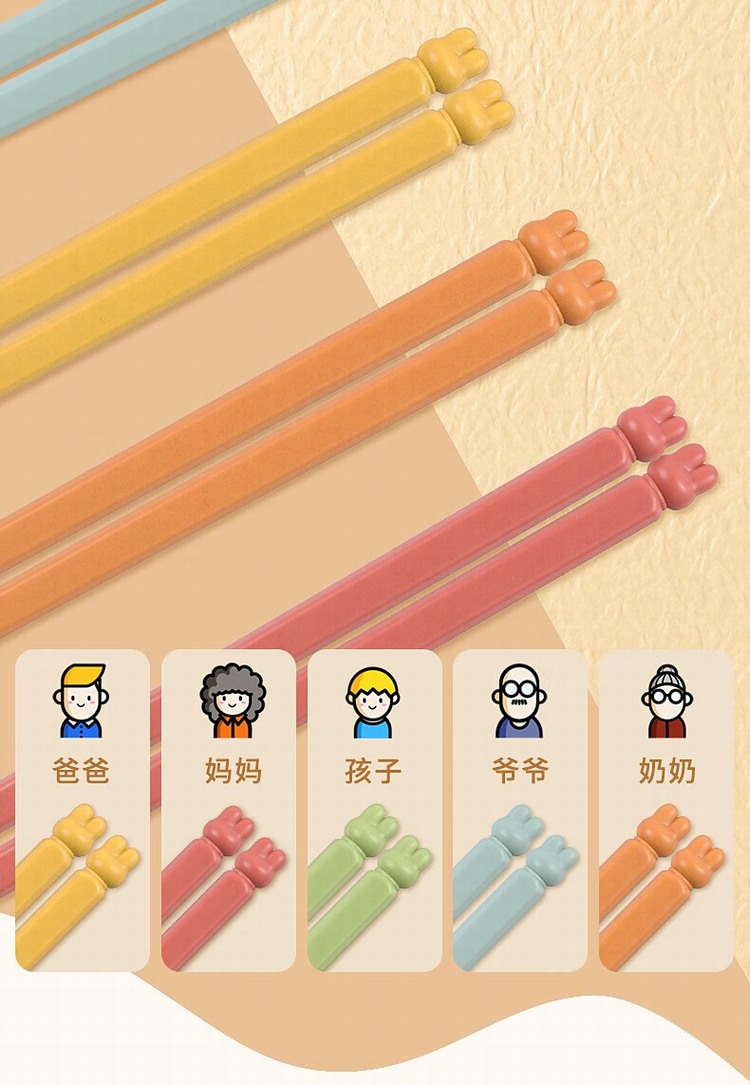Viewport: 750px width, 1085px height.
Task: Select the 爷爷 card with blue chopsticks
Action: coord(520,810)
